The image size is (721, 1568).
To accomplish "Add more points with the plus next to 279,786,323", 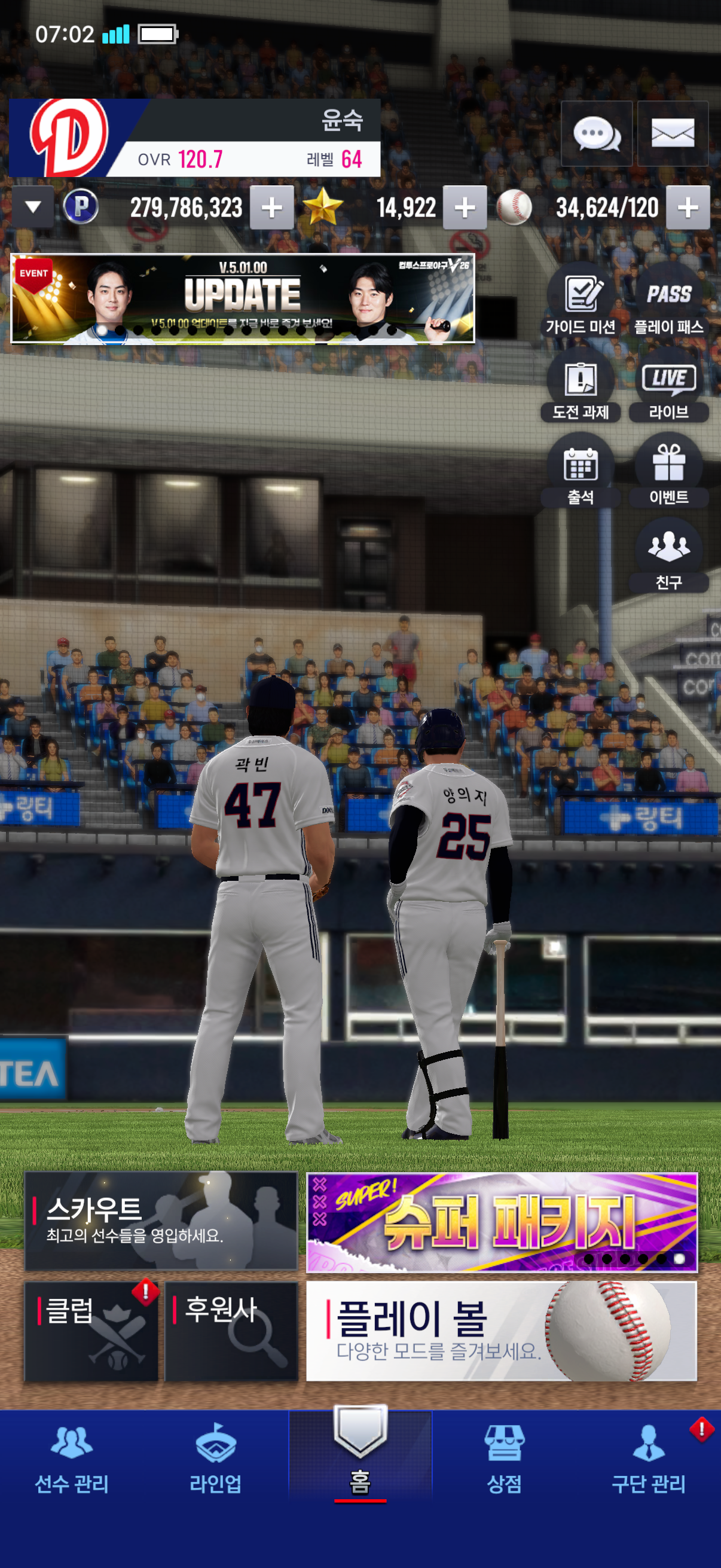I will (x=271, y=208).
